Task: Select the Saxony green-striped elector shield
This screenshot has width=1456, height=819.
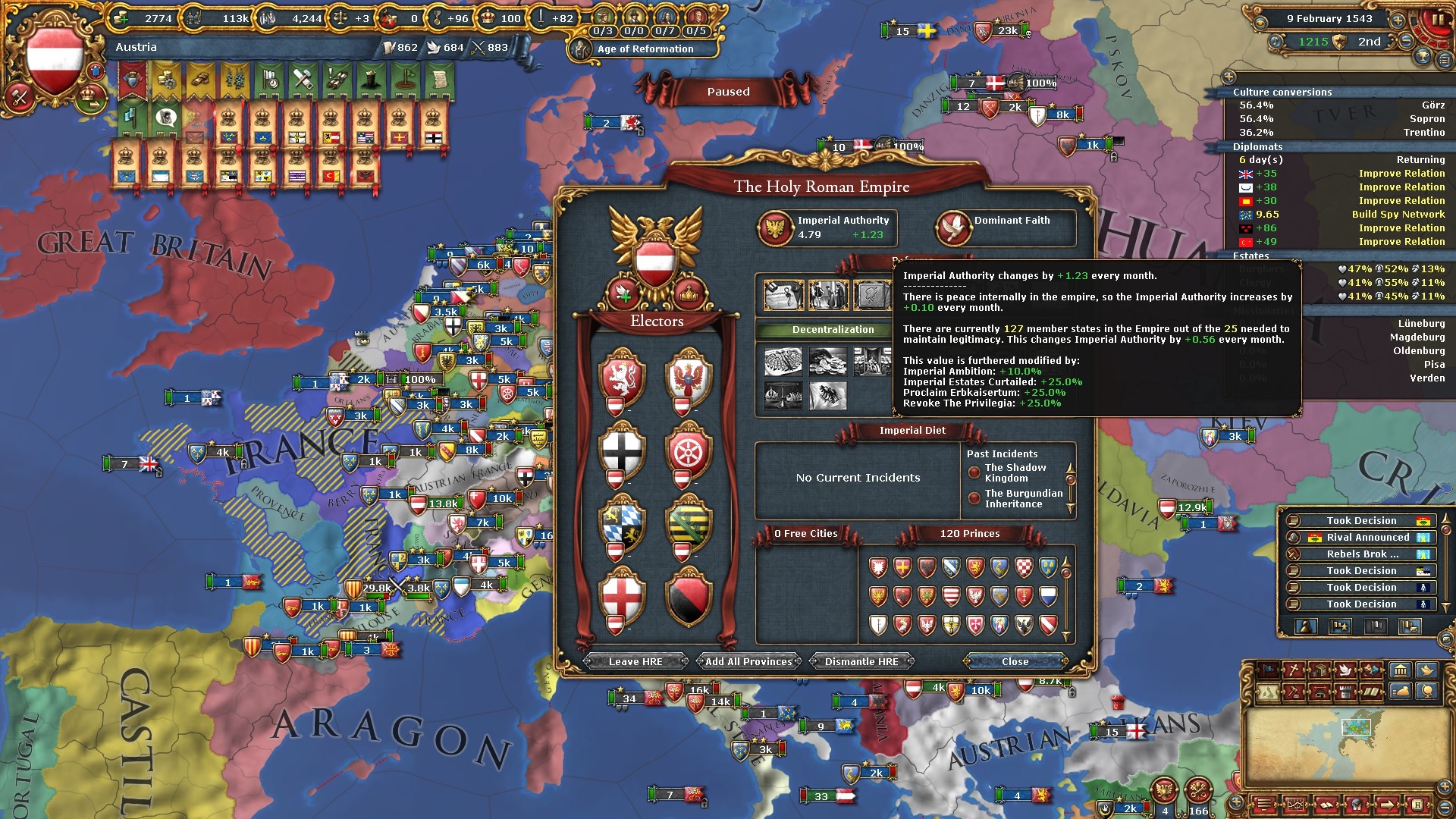Action: pyautogui.click(x=689, y=525)
